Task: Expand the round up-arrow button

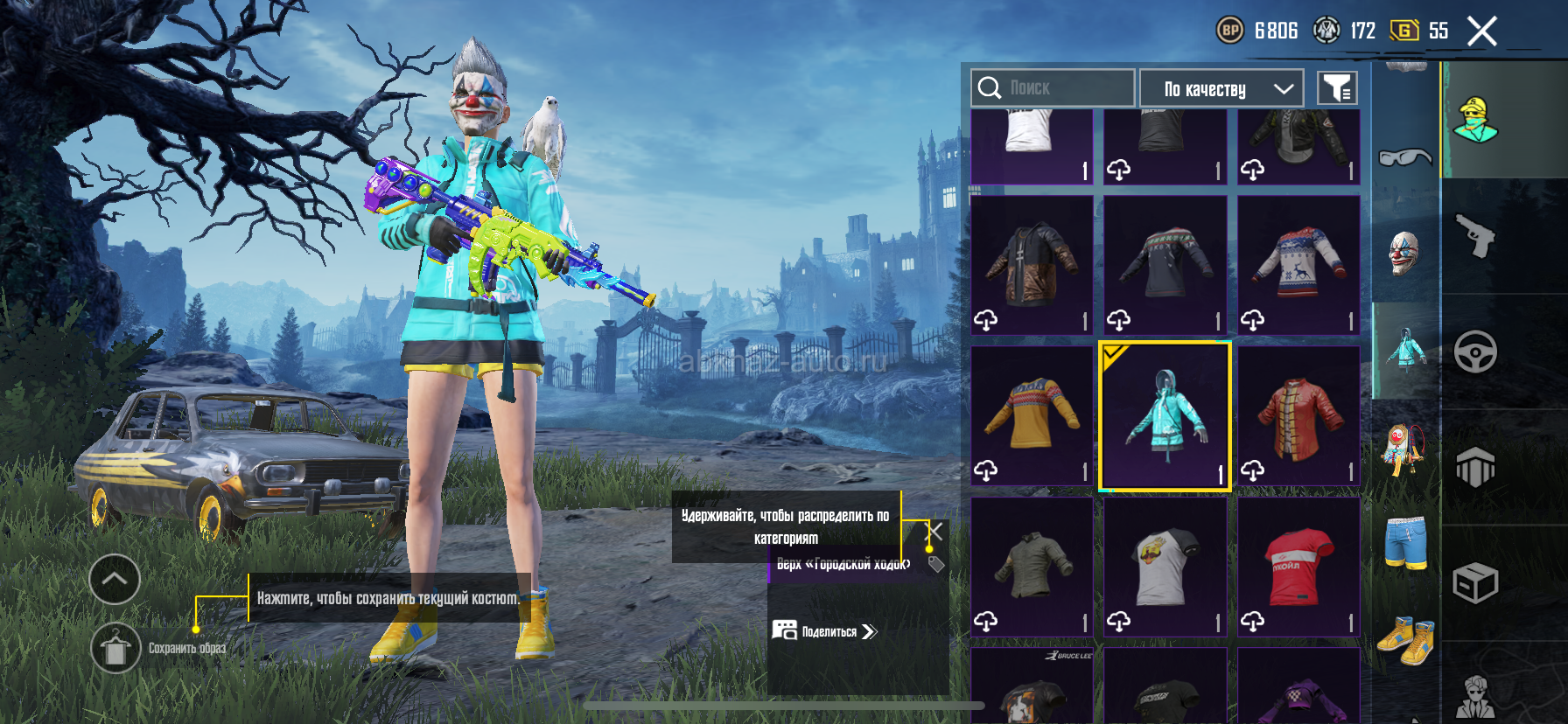Action: (x=115, y=579)
